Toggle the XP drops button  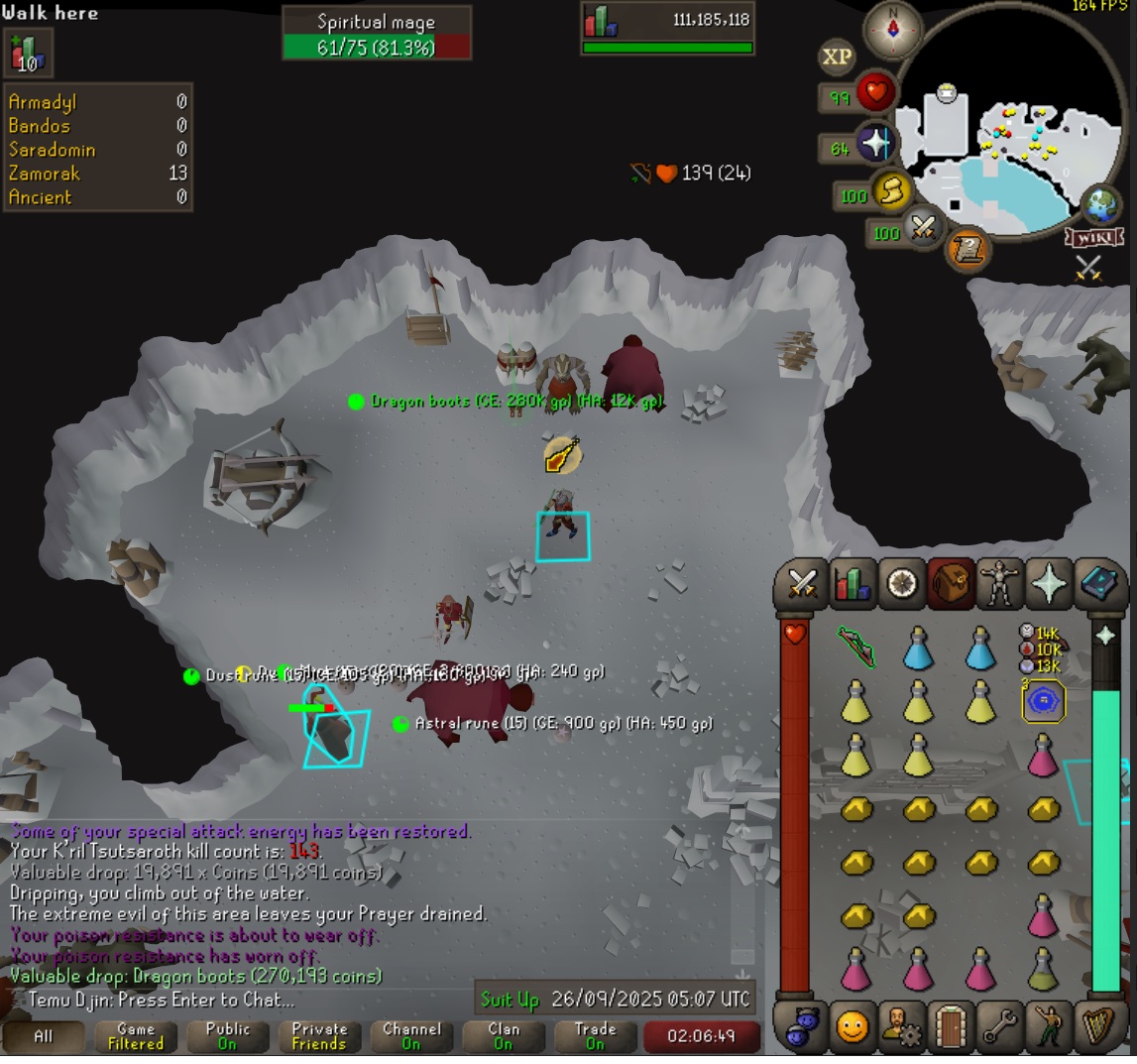837,58
